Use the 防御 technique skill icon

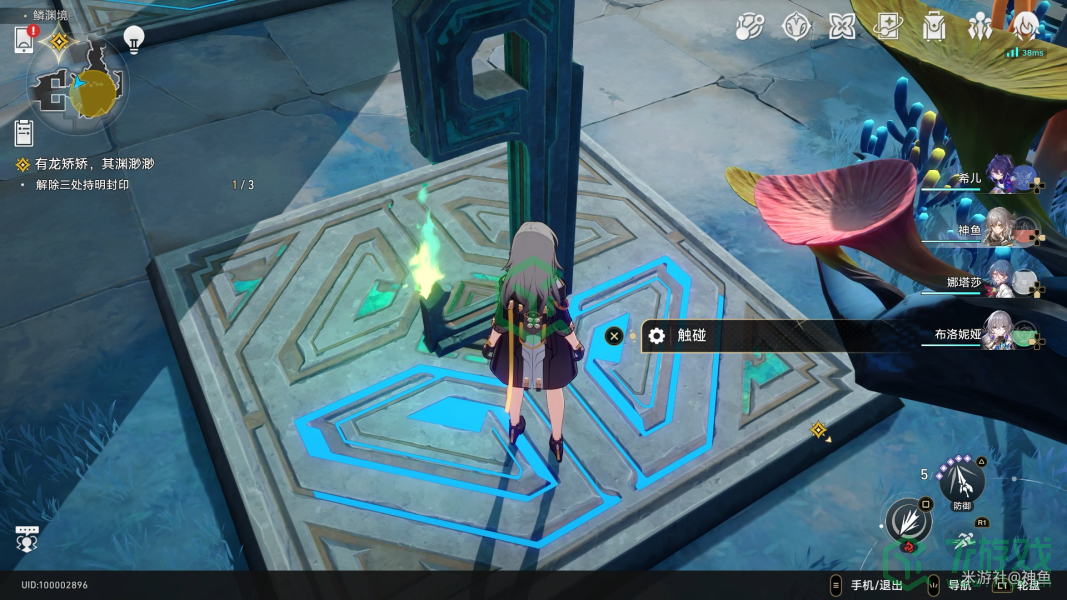[963, 482]
